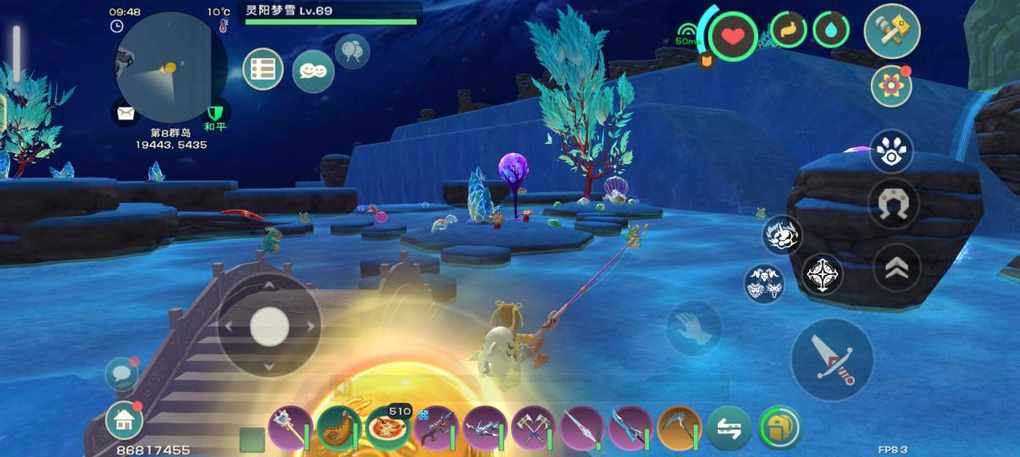
Task: Open the smiley faces friends button
Action: [313, 70]
